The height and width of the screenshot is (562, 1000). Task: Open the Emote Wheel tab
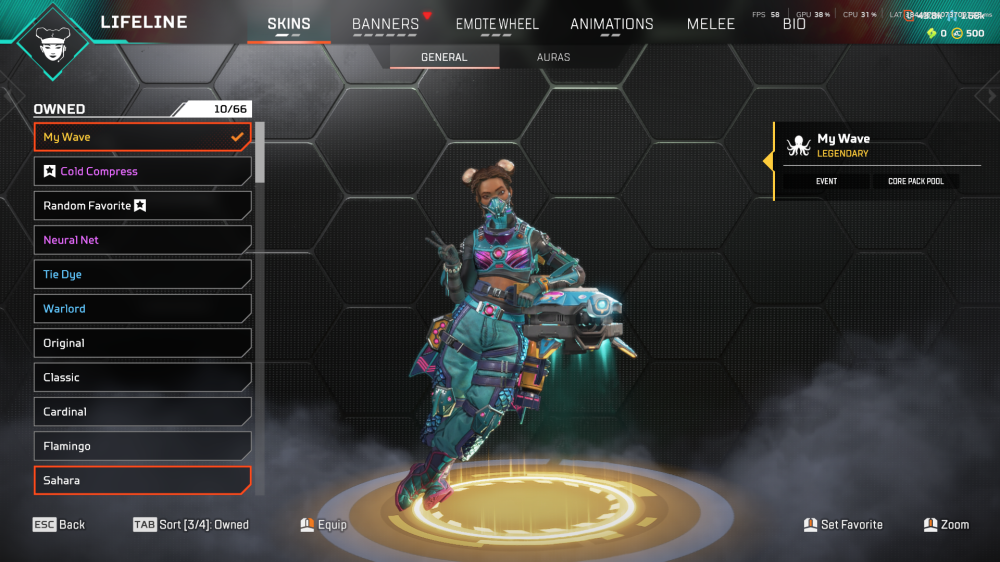tap(497, 24)
